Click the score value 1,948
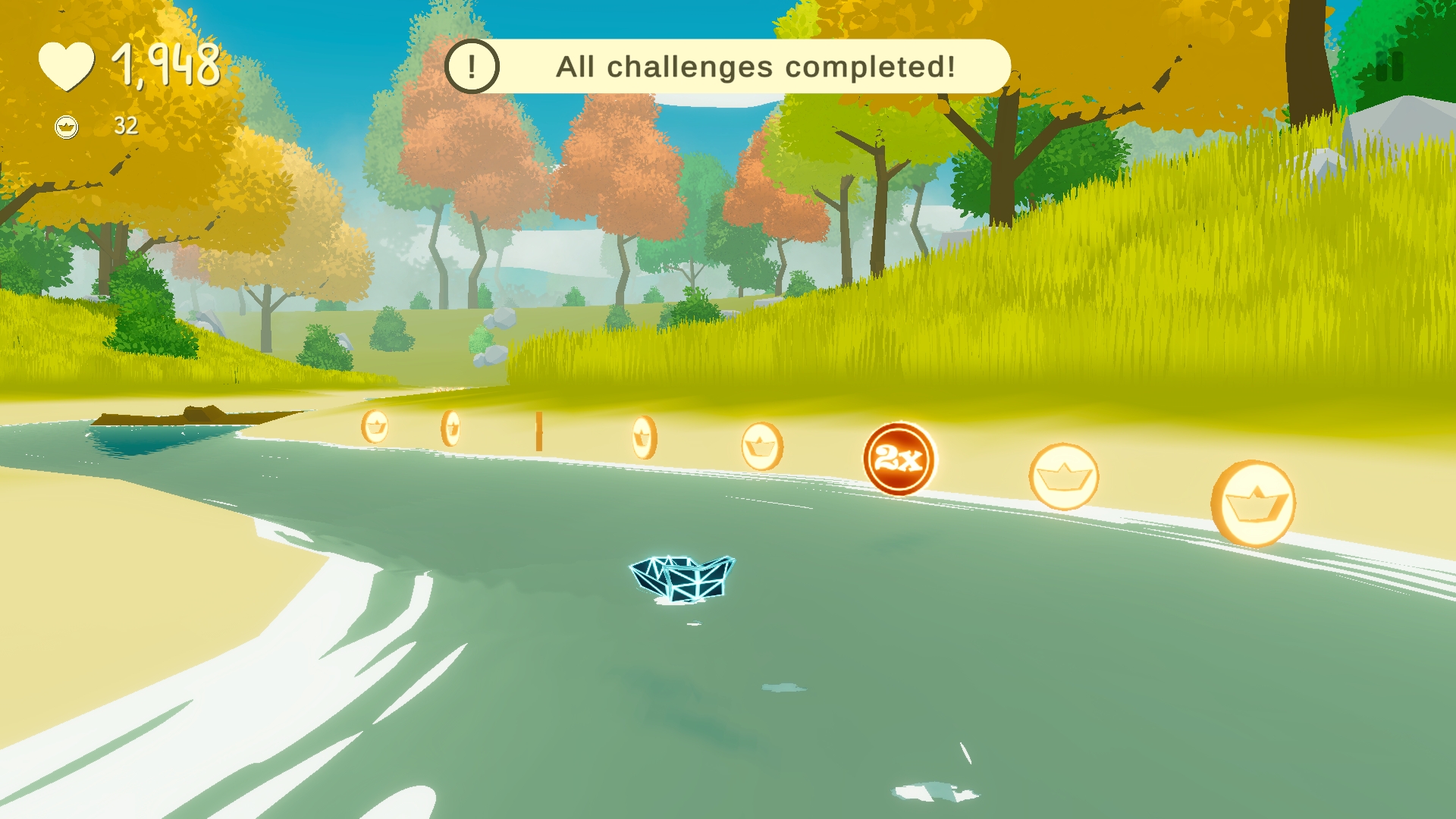 click(165, 65)
